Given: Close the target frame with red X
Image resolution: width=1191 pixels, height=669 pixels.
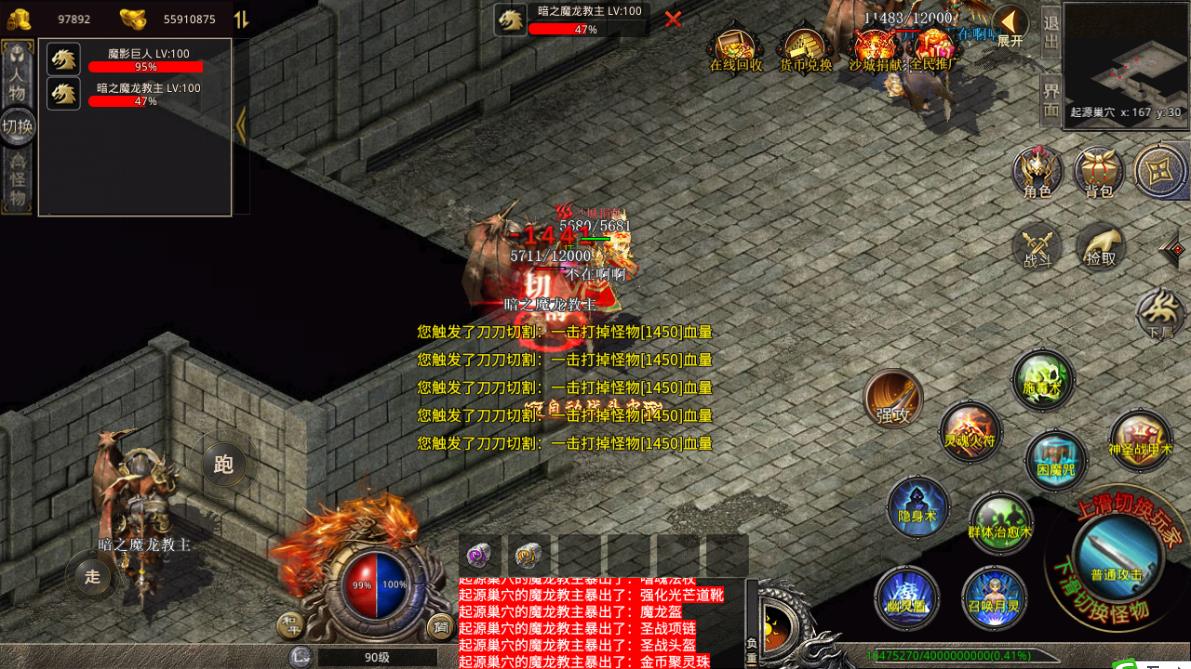Looking at the screenshot, I should tap(673, 19).
